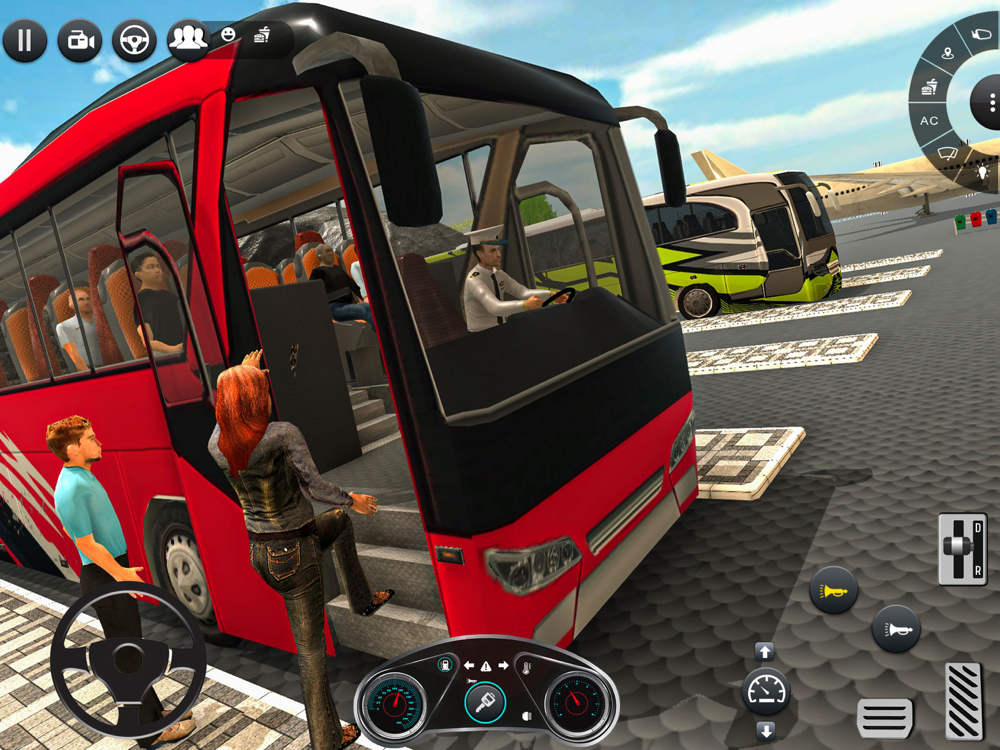Collapse the radial menu with three dots
Screen dimensions: 1000x750
(990, 103)
